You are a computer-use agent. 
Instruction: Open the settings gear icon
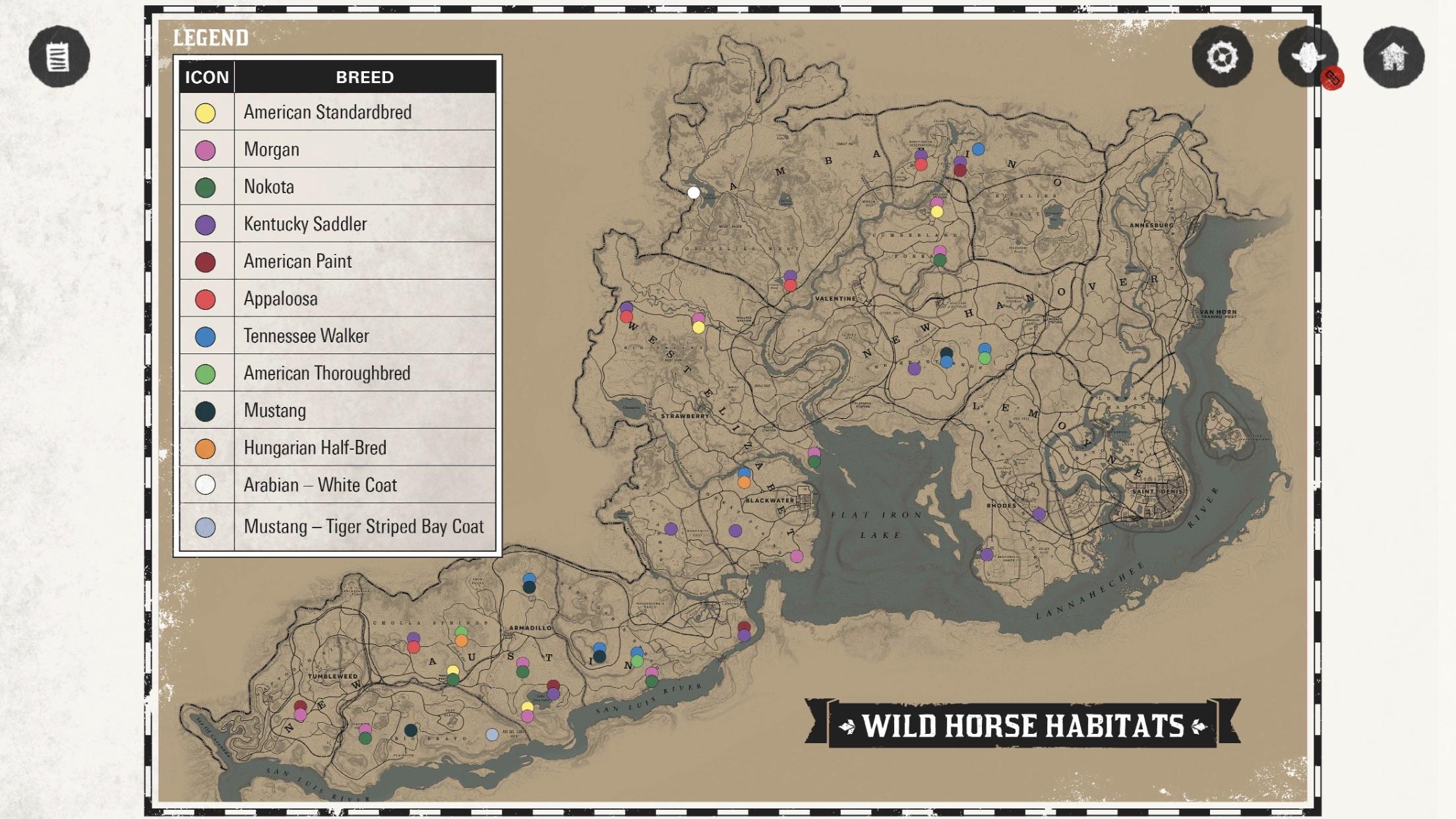pyautogui.click(x=1225, y=58)
